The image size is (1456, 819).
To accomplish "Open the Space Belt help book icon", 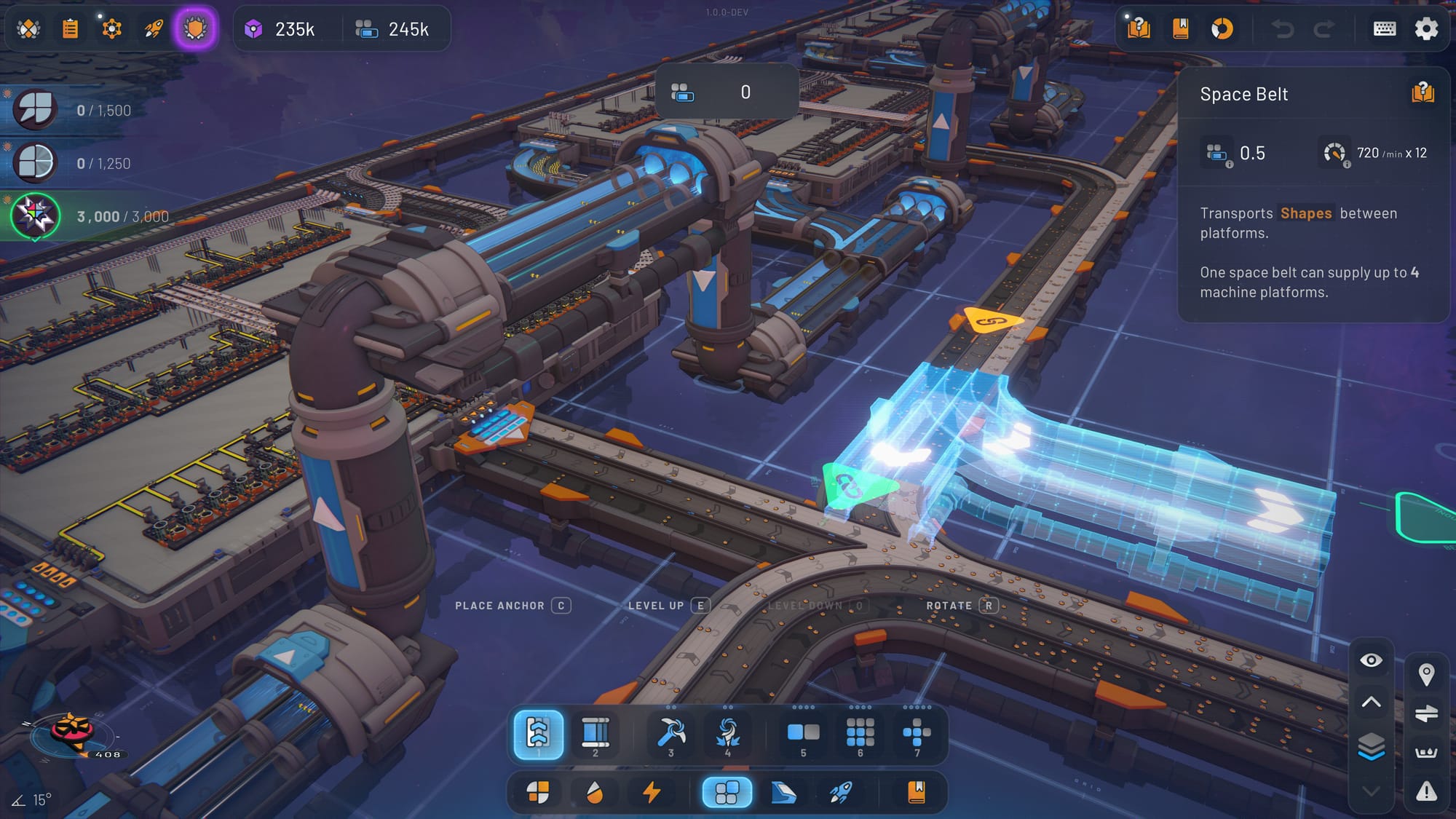I will (x=1423, y=93).
